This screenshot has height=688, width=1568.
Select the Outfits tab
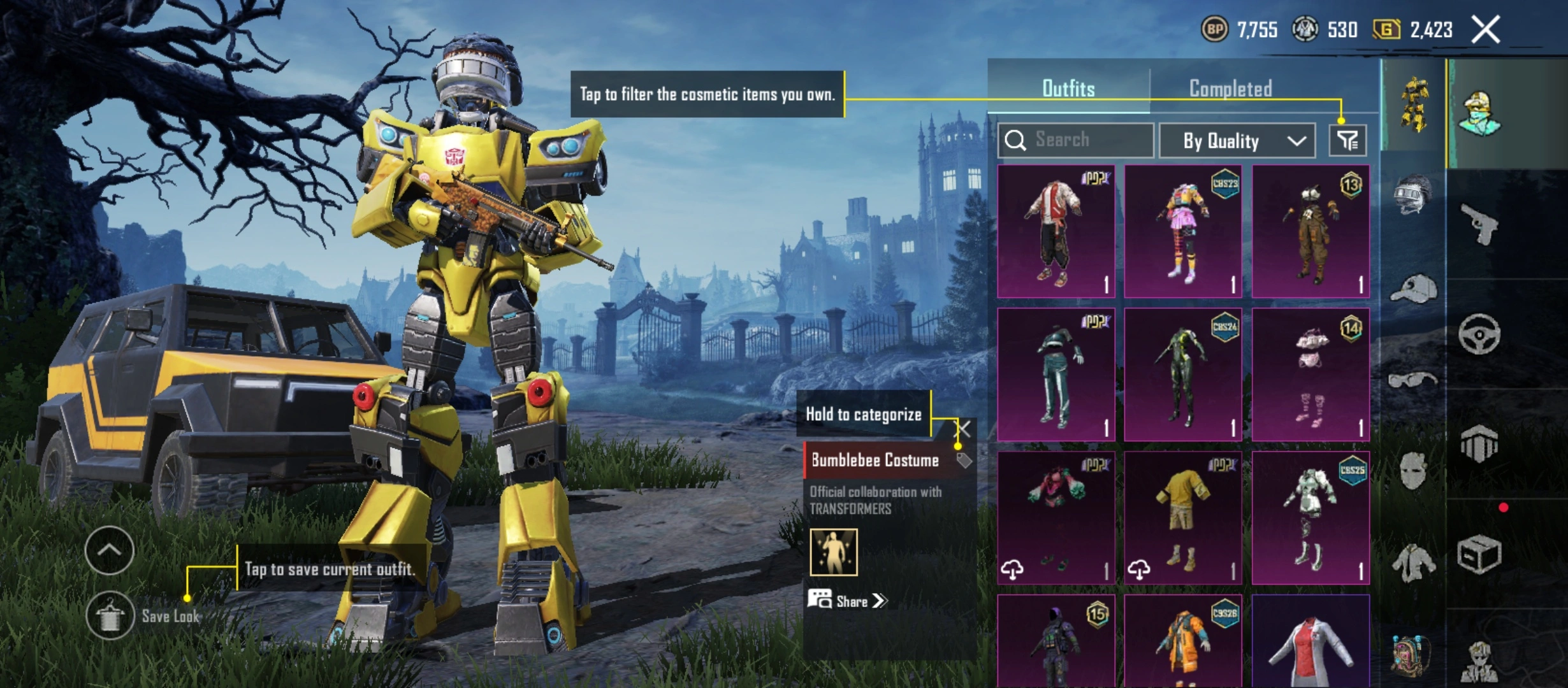pos(1068,89)
